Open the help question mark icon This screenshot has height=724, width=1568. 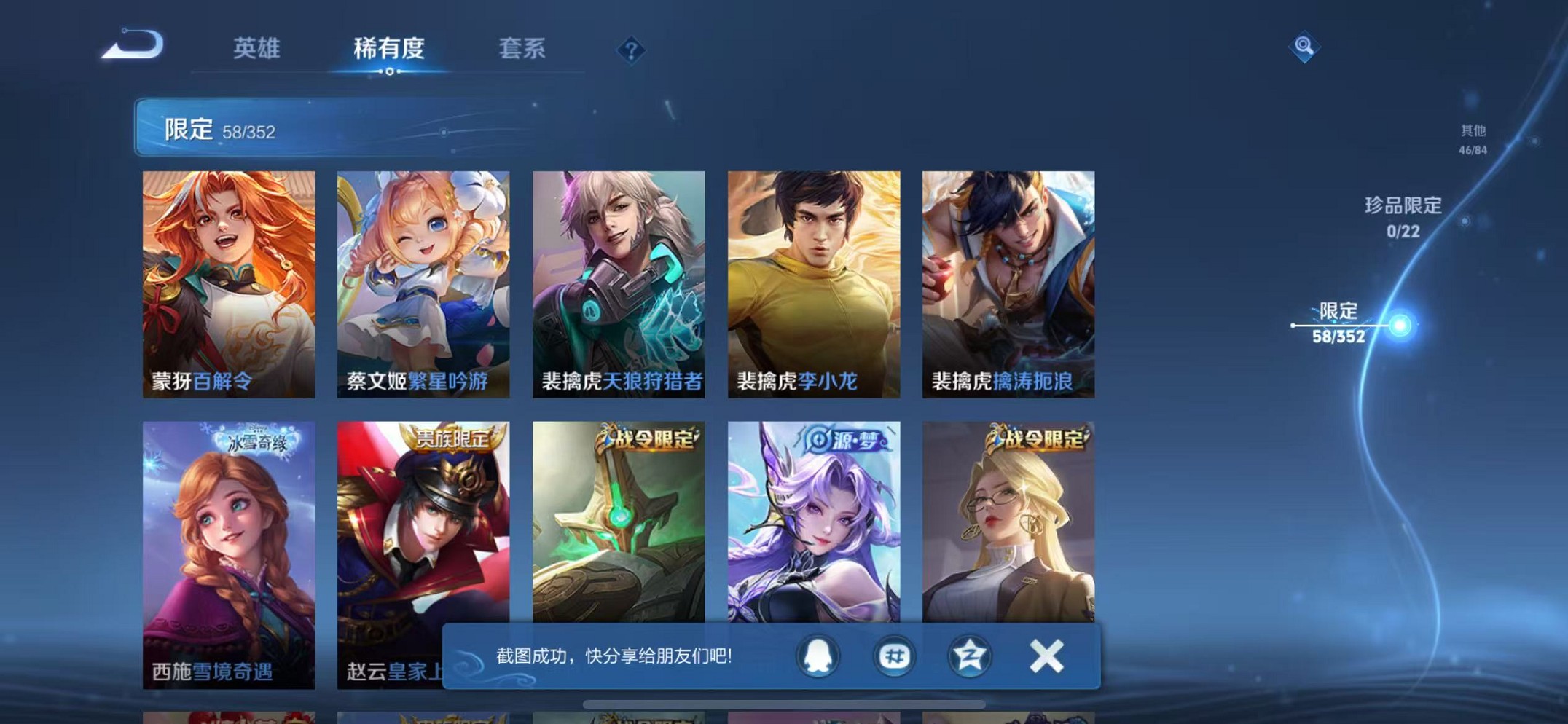(630, 50)
